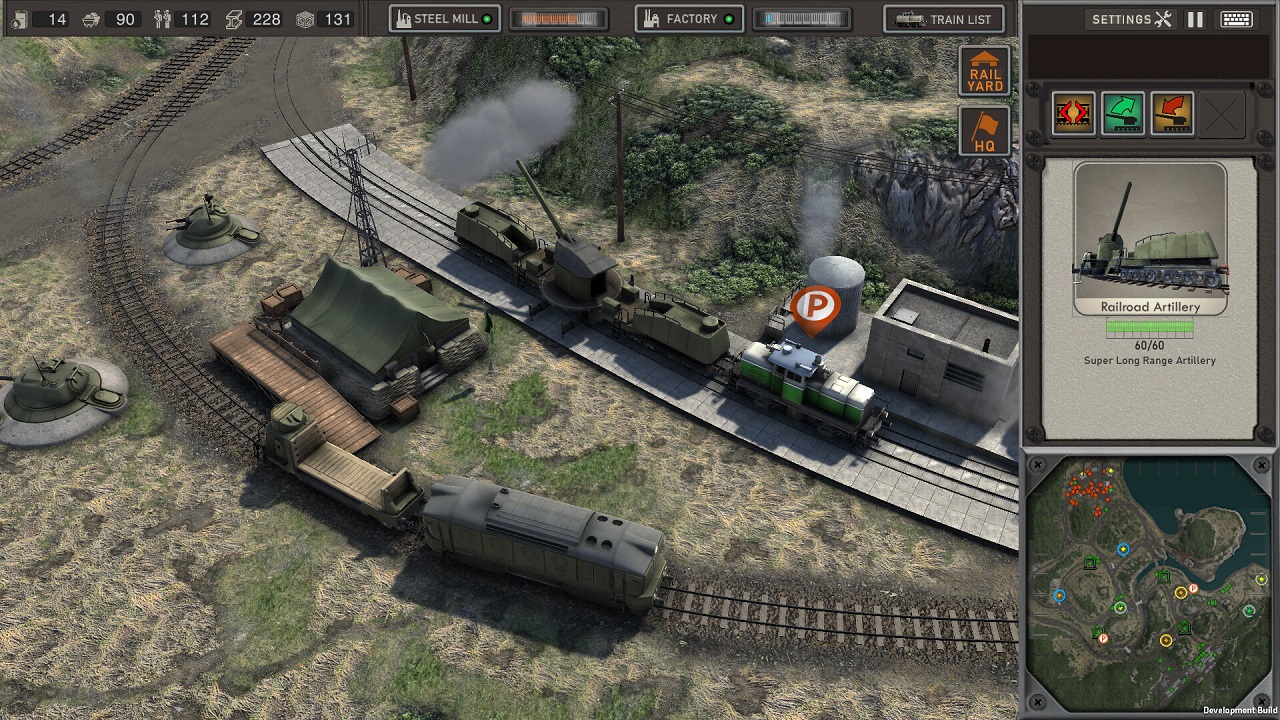Click the red pack-up artillery arrow icon
This screenshot has width=1280, height=720.
1170,113
